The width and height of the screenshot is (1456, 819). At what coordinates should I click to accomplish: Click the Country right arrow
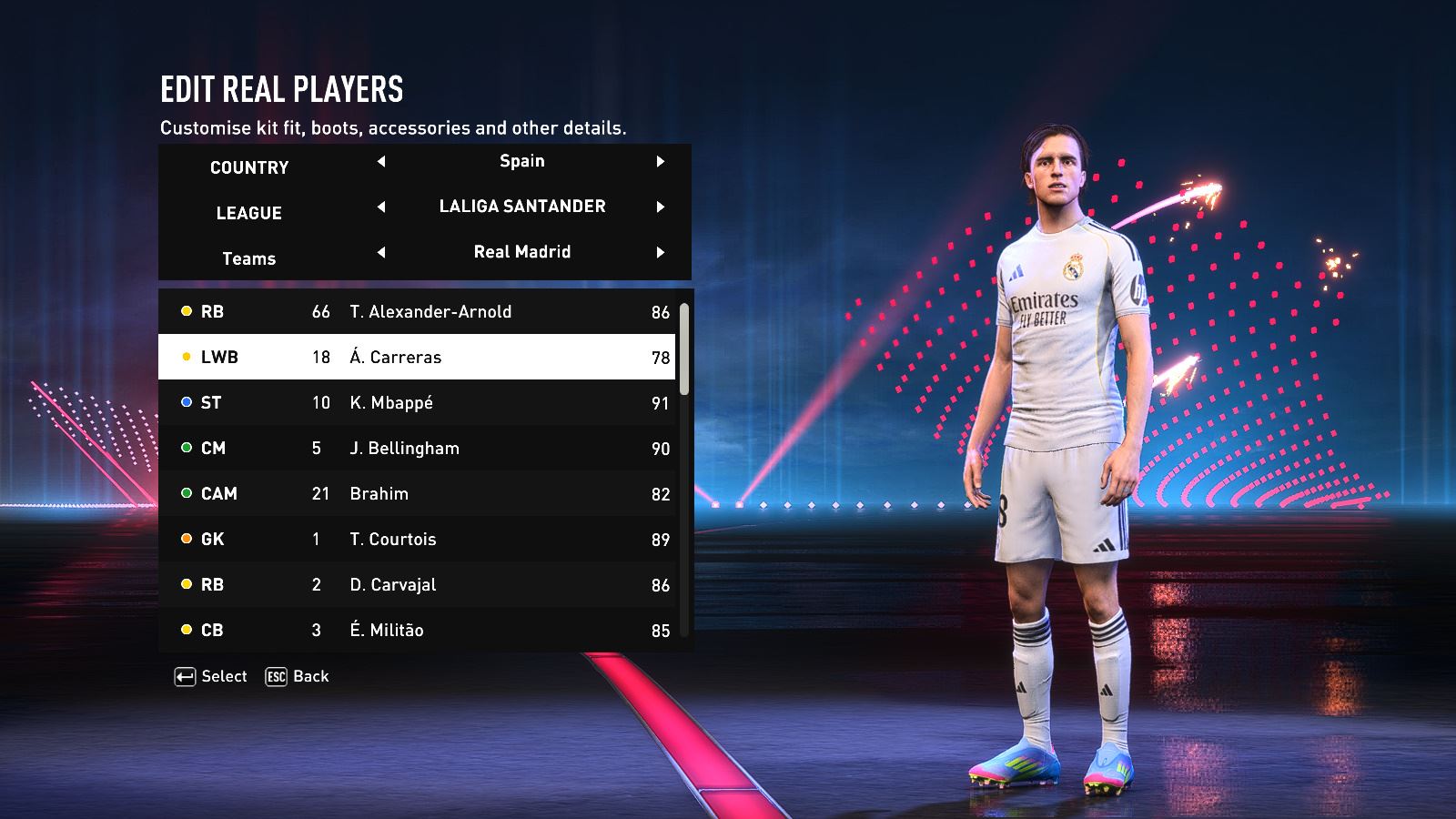(x=661, y=162)
